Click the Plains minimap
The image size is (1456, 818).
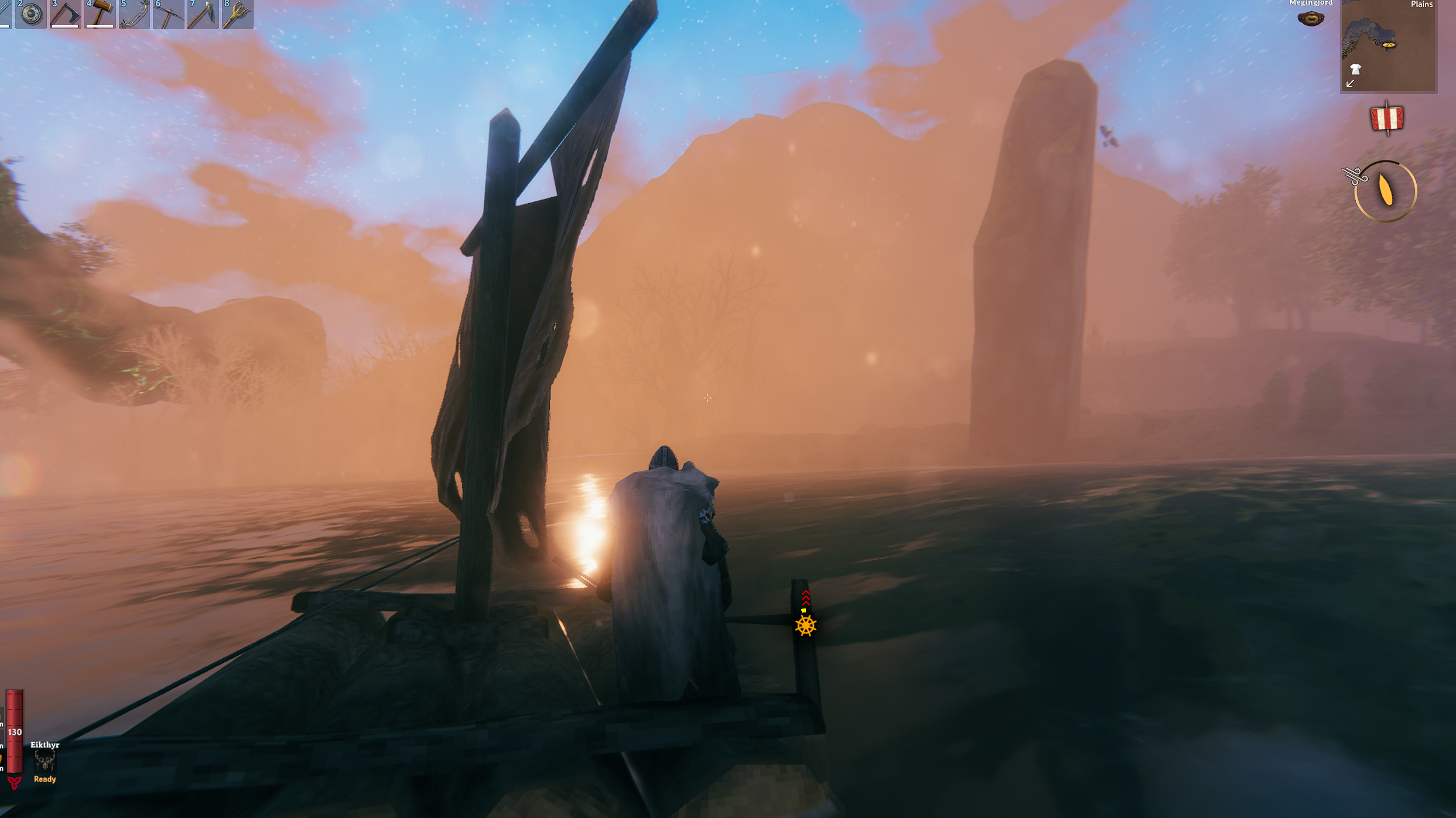pos(1389,46)
